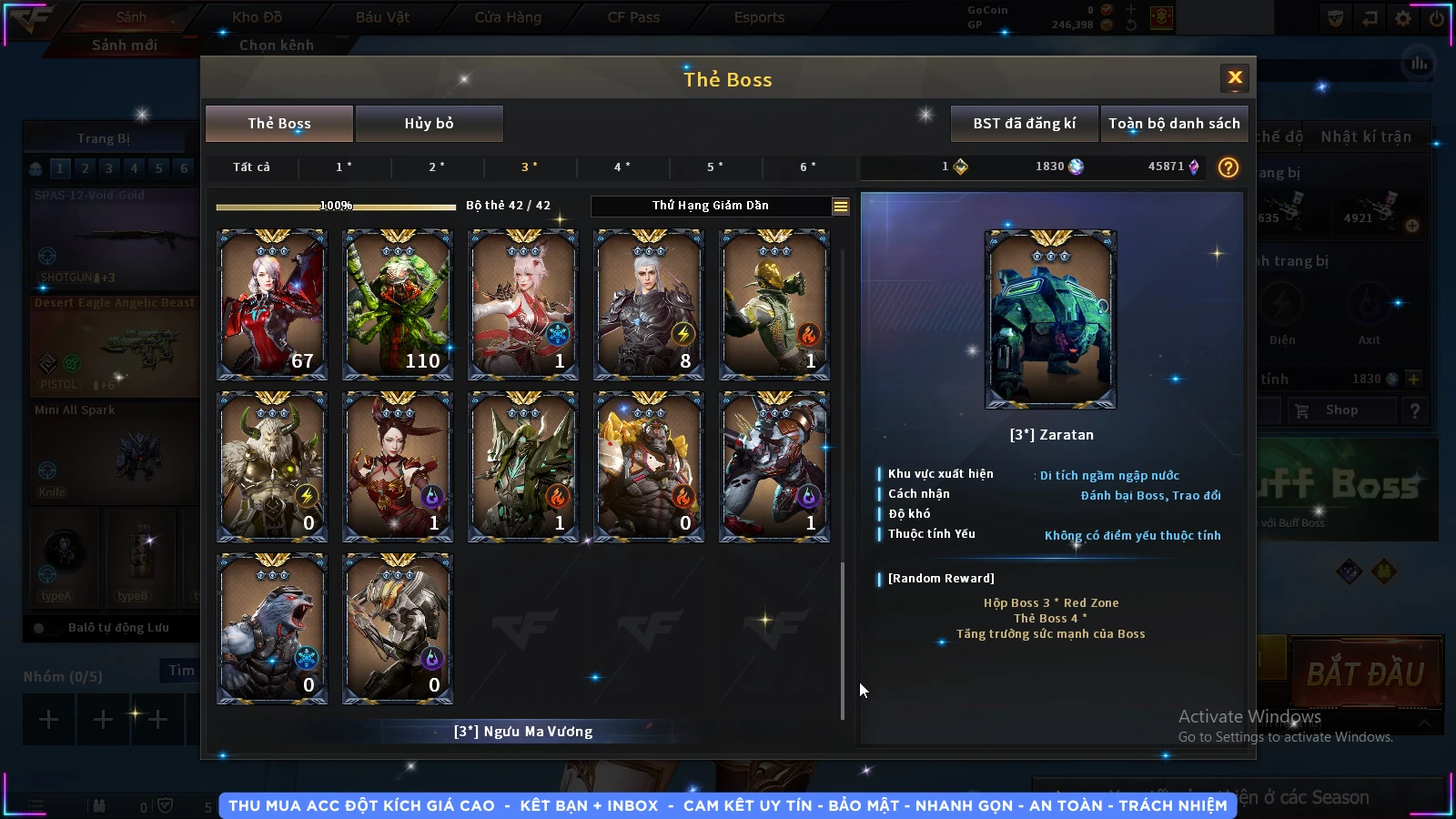Open BST đã đăng kí list
Screen dimensions: 1456x819
[1024, 124]
